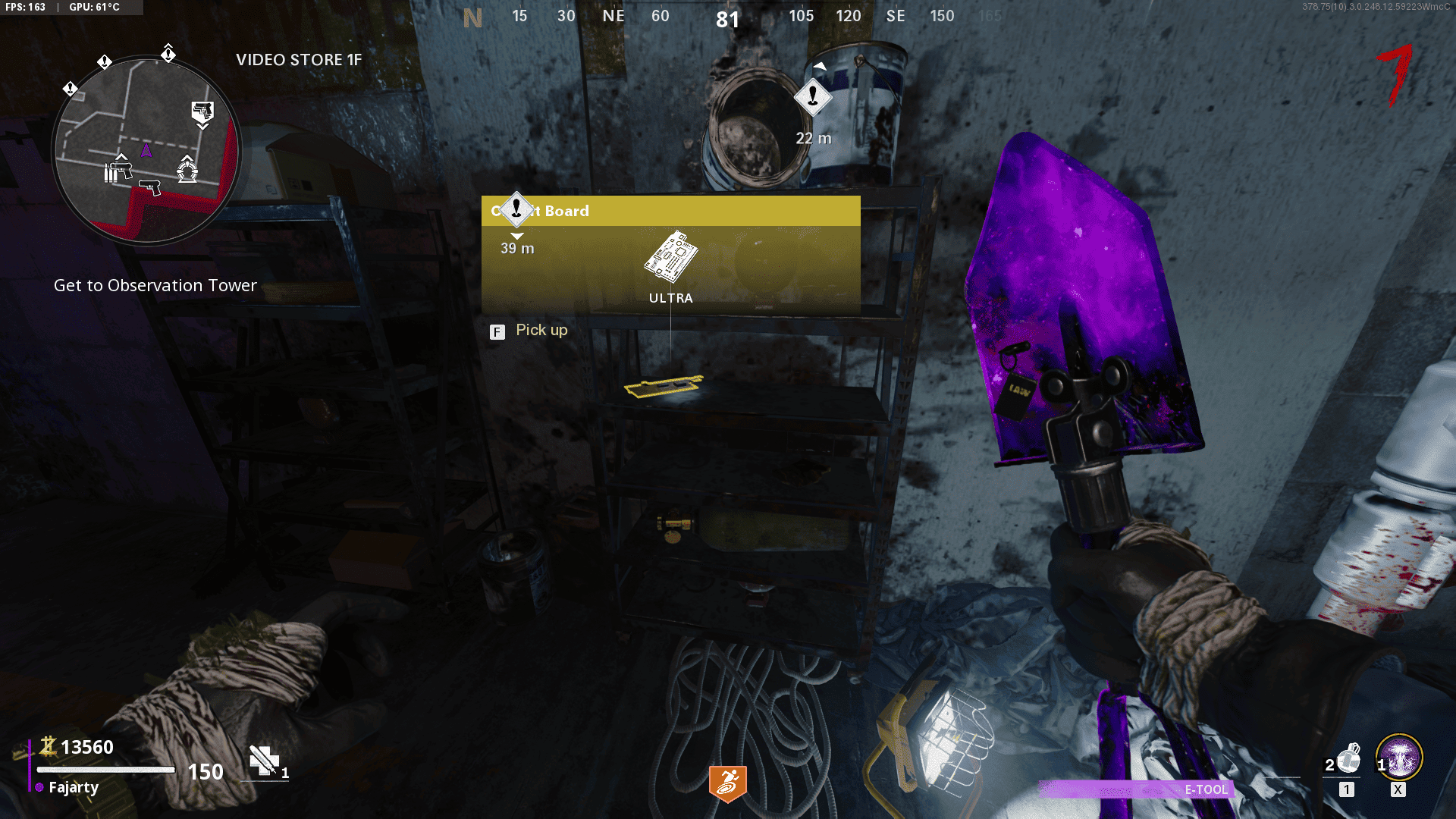
Task: Click Fajarty's armor bar near 150
Action: click(106, 770)
